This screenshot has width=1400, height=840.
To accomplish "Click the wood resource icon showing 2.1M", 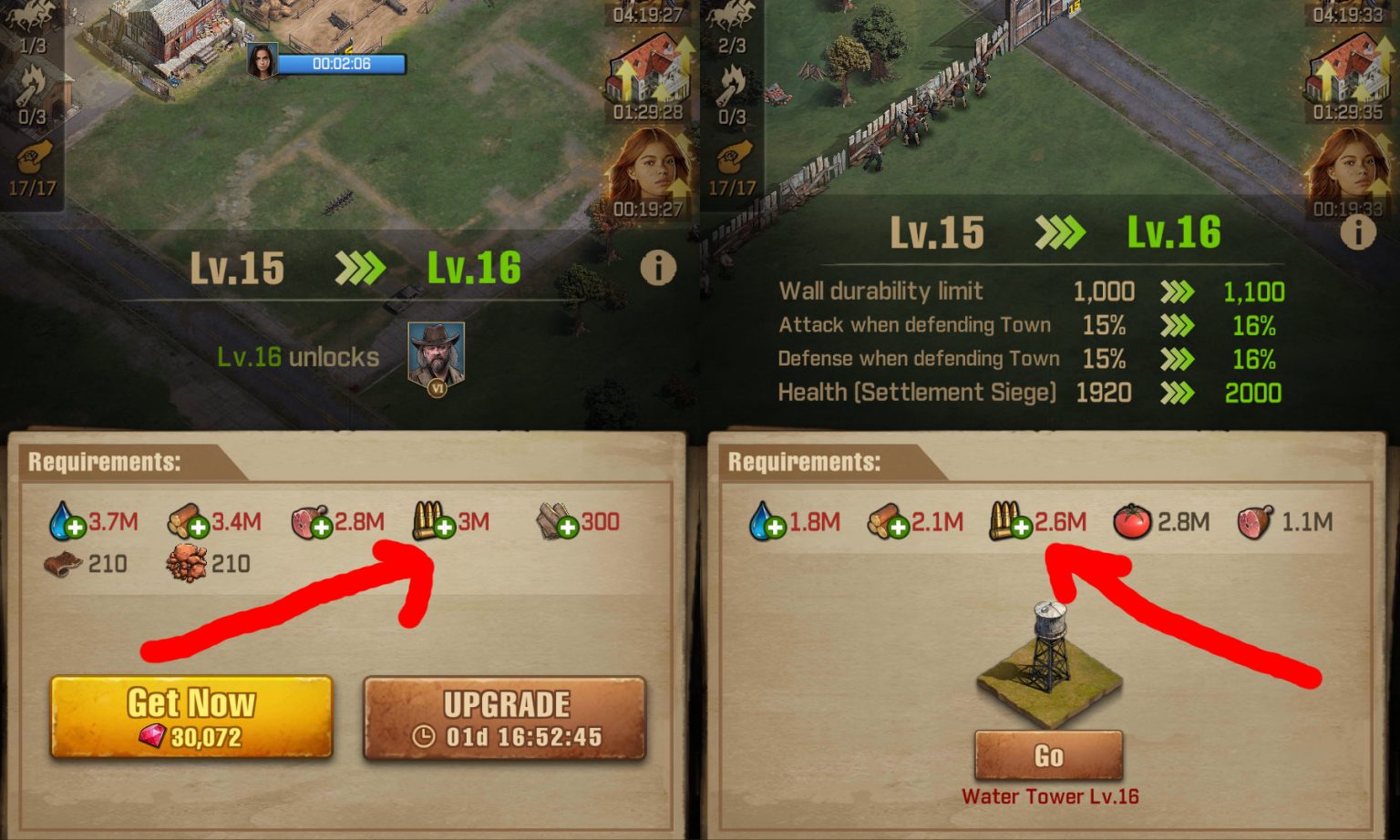I will (889, 522).
